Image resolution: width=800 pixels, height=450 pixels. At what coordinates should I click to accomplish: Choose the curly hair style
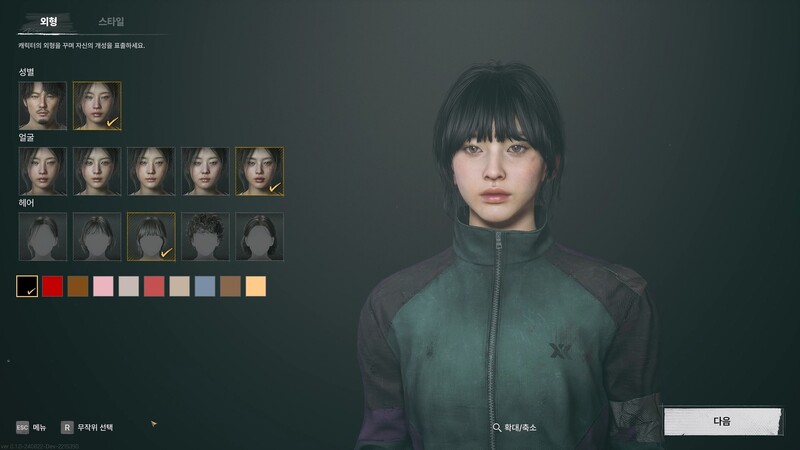pos(205,236)
